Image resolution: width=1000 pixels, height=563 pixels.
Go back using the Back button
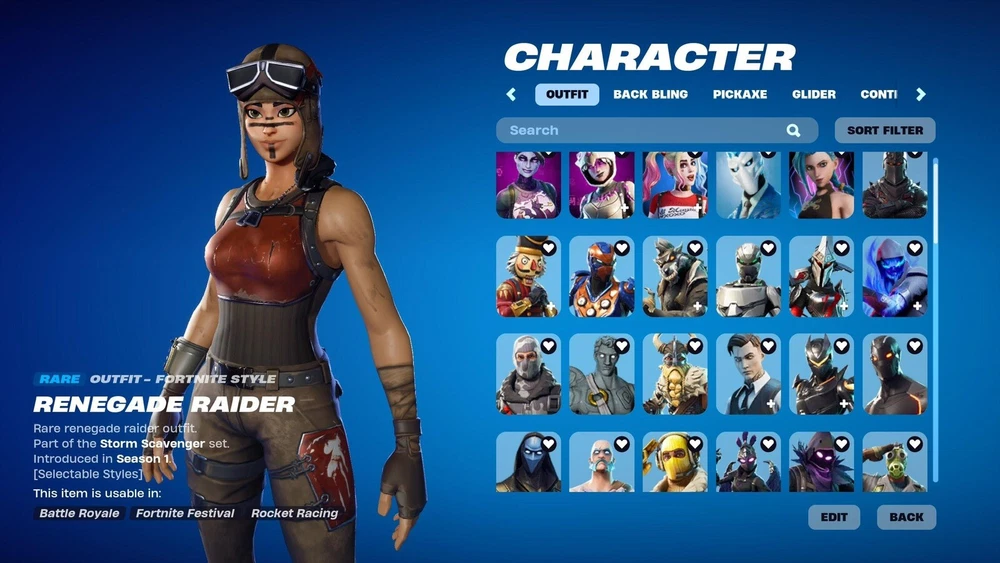[x=906, y=517]
